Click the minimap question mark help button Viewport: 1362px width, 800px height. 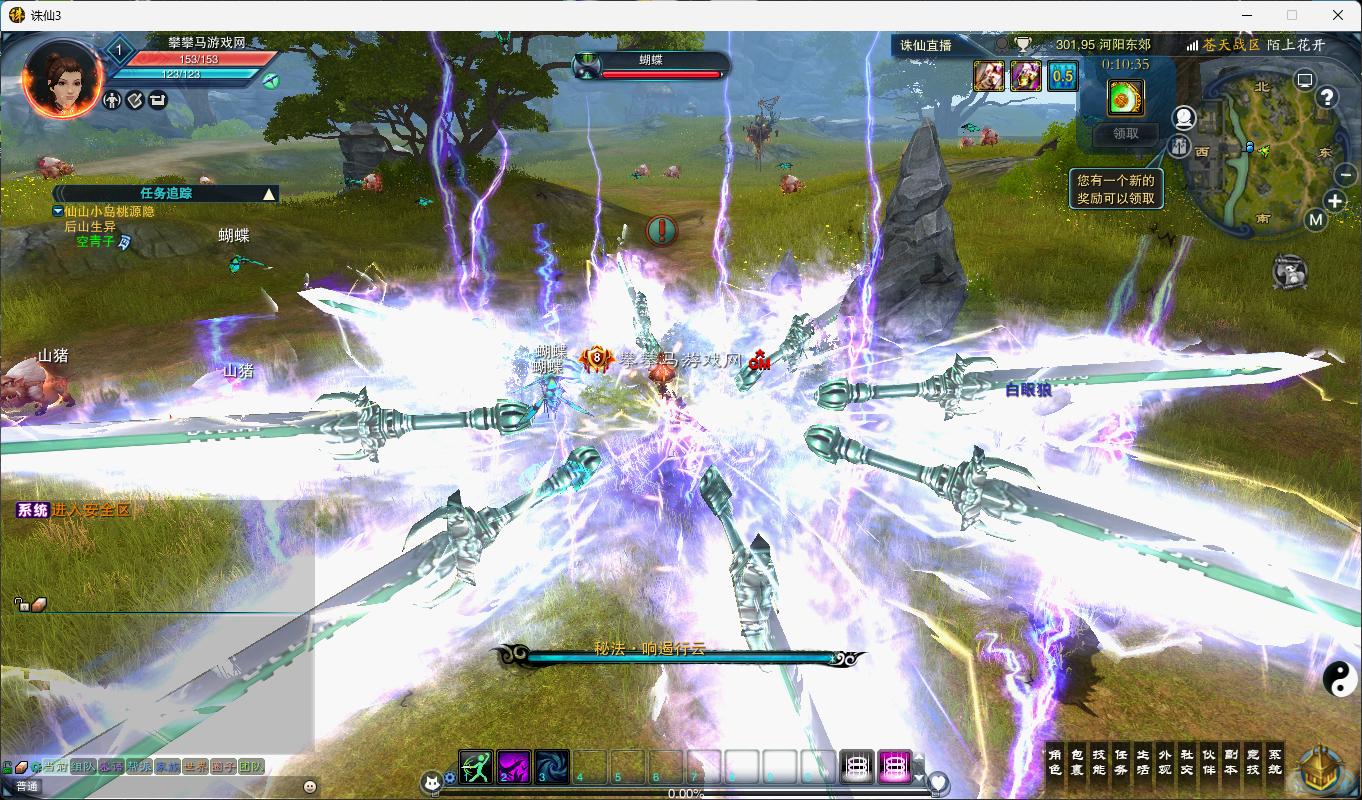pos(1327,97)
